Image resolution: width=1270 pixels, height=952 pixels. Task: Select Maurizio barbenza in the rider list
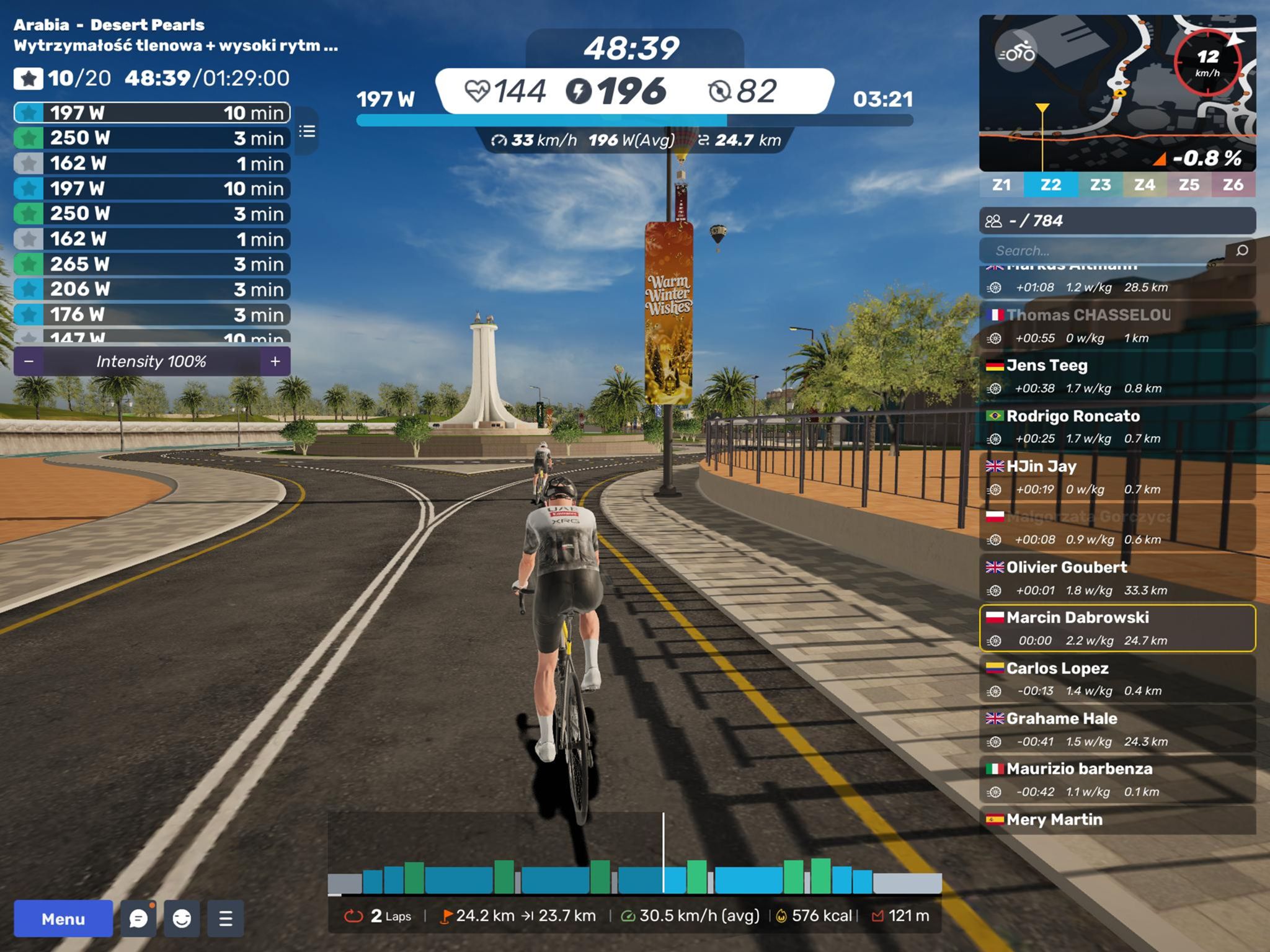pos(1116,780)
